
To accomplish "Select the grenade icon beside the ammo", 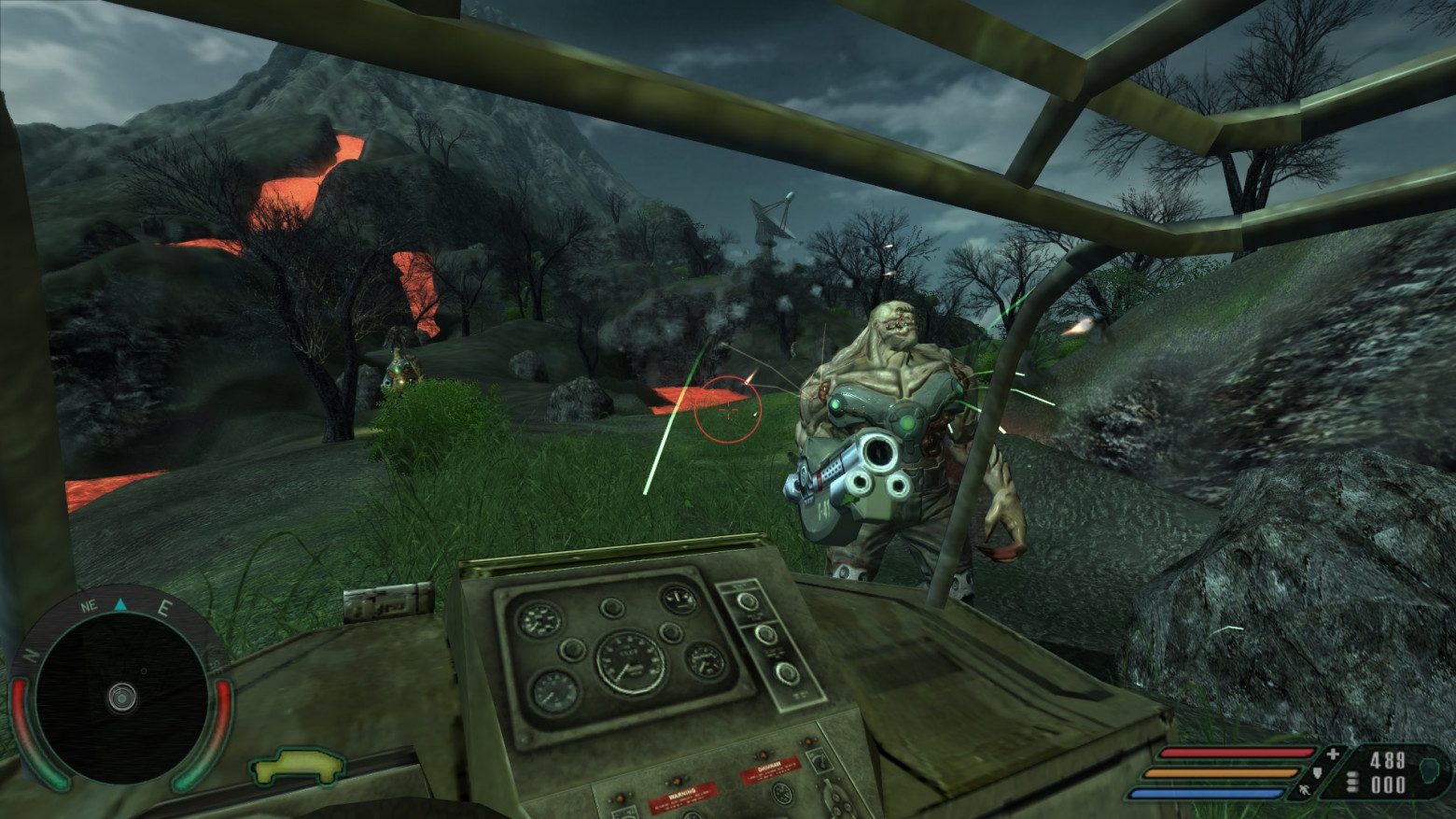I will pos(1429,770).
